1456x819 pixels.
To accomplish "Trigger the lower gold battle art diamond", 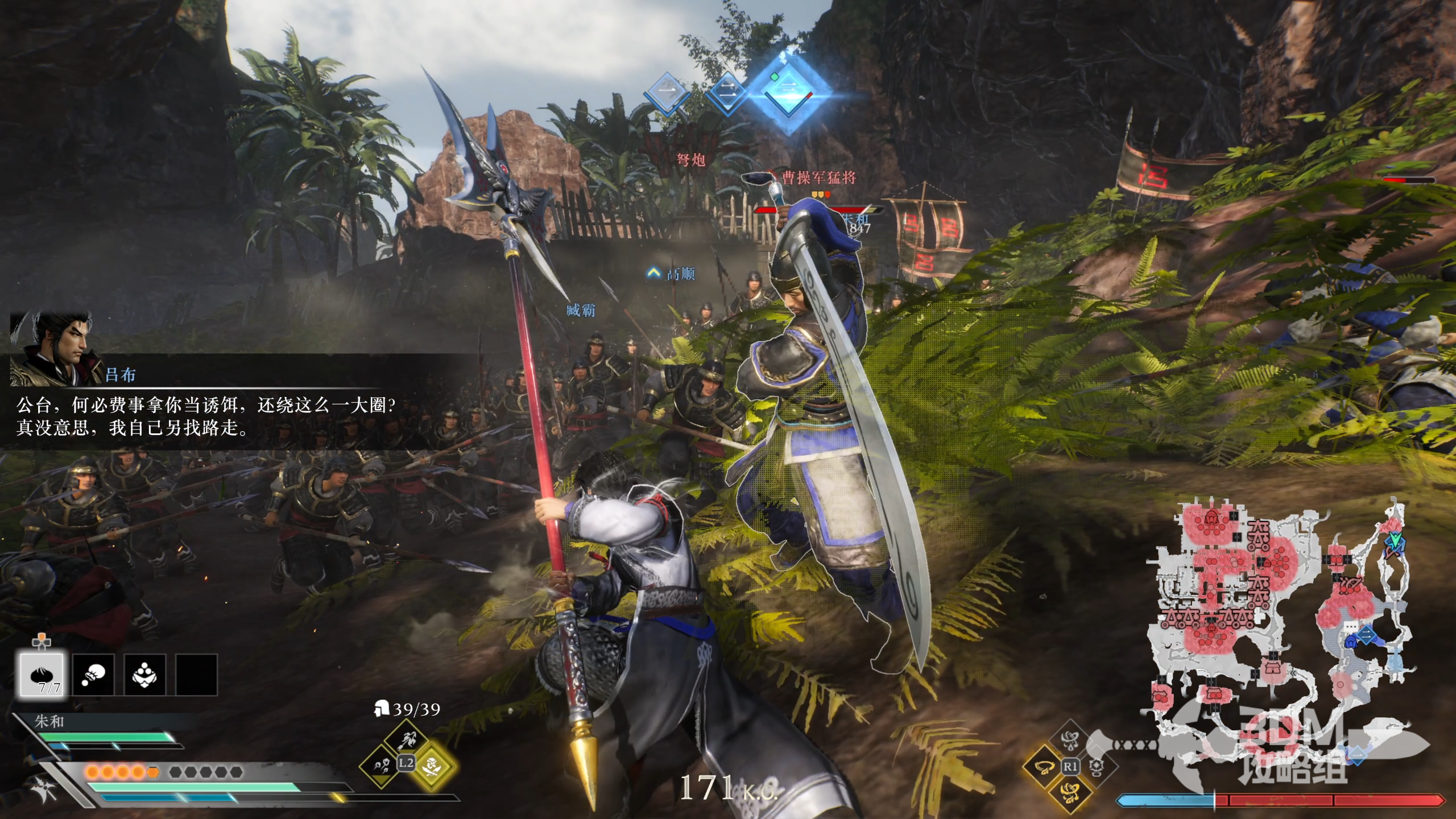I will 1070,791.
